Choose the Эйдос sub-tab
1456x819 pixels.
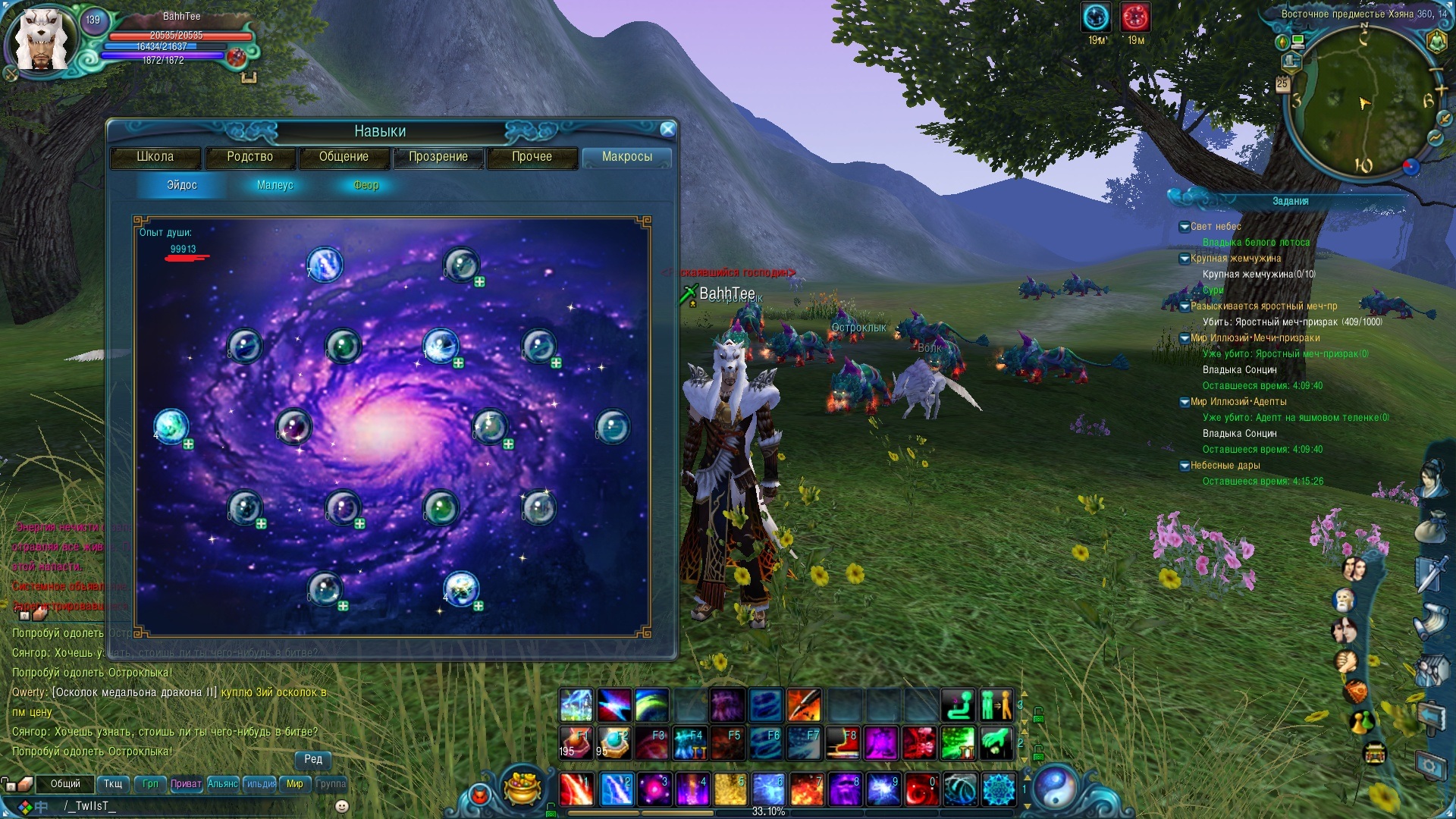pos(182,185)
